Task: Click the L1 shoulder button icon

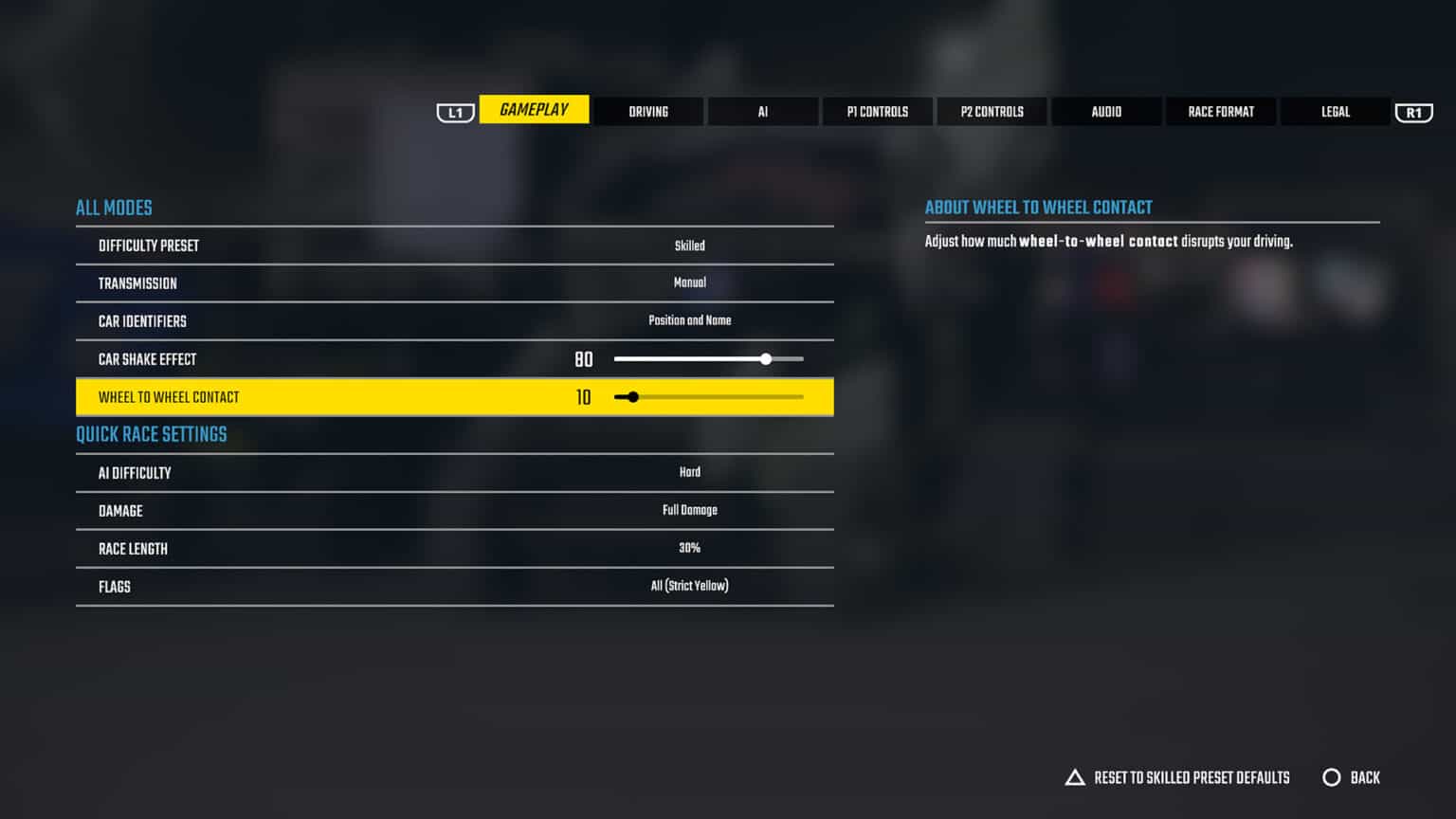Action: tap(455, 112)
